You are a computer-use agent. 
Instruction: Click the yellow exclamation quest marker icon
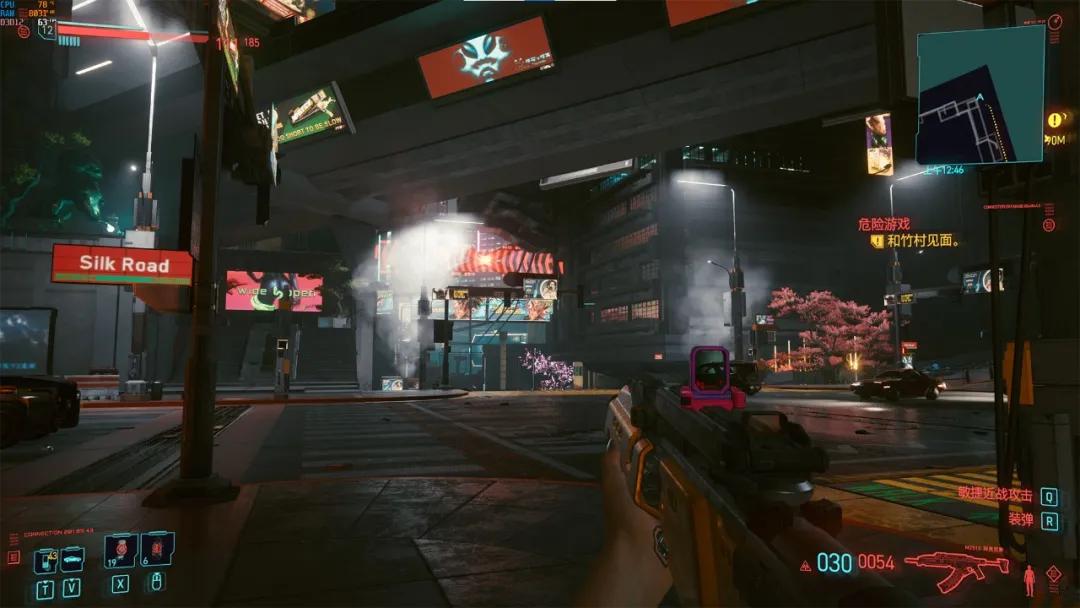(x=1056, y=120)
